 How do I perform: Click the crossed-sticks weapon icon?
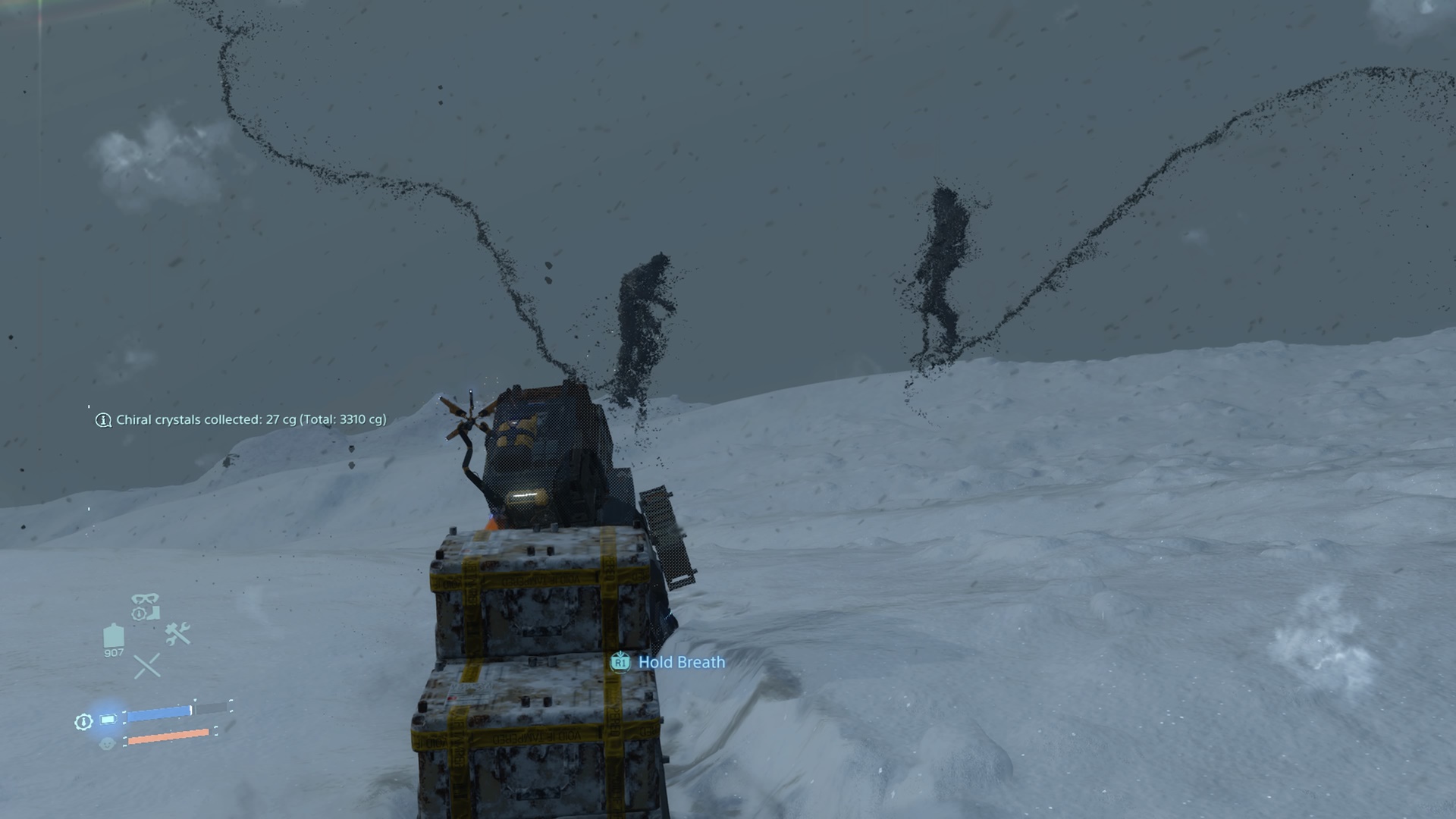click(x=147, y=665)
